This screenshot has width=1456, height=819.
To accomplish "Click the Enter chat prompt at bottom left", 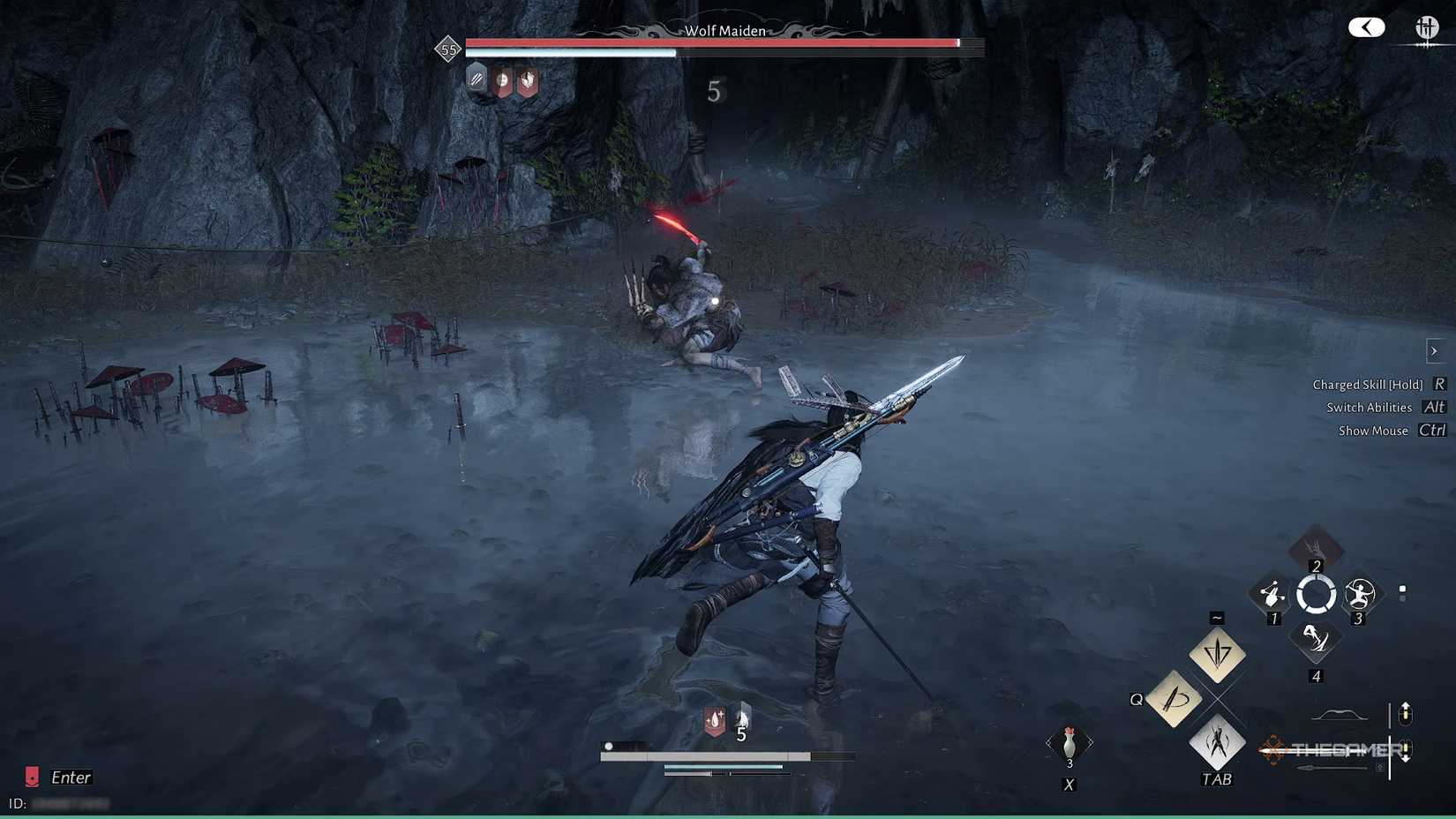I will coord(71,778).
